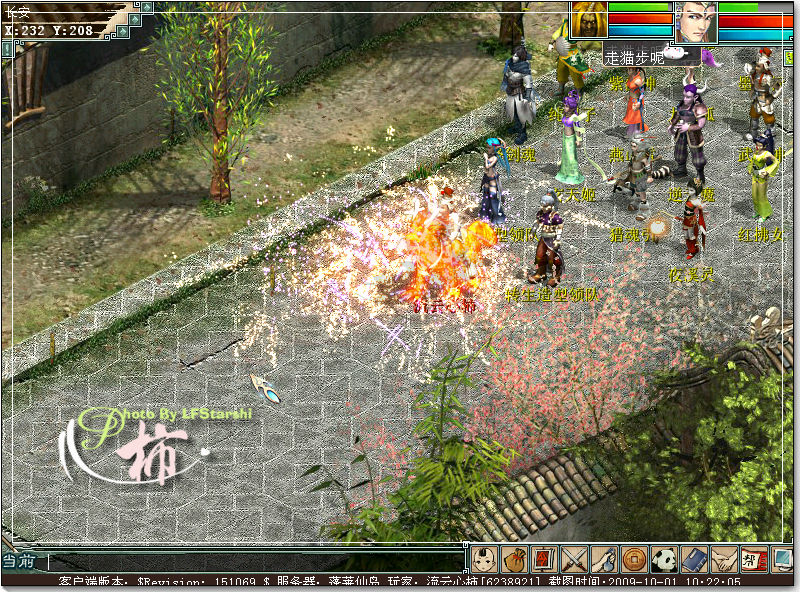
Task: Click the hand holding bottle icon
Action: tap(603, 559)
